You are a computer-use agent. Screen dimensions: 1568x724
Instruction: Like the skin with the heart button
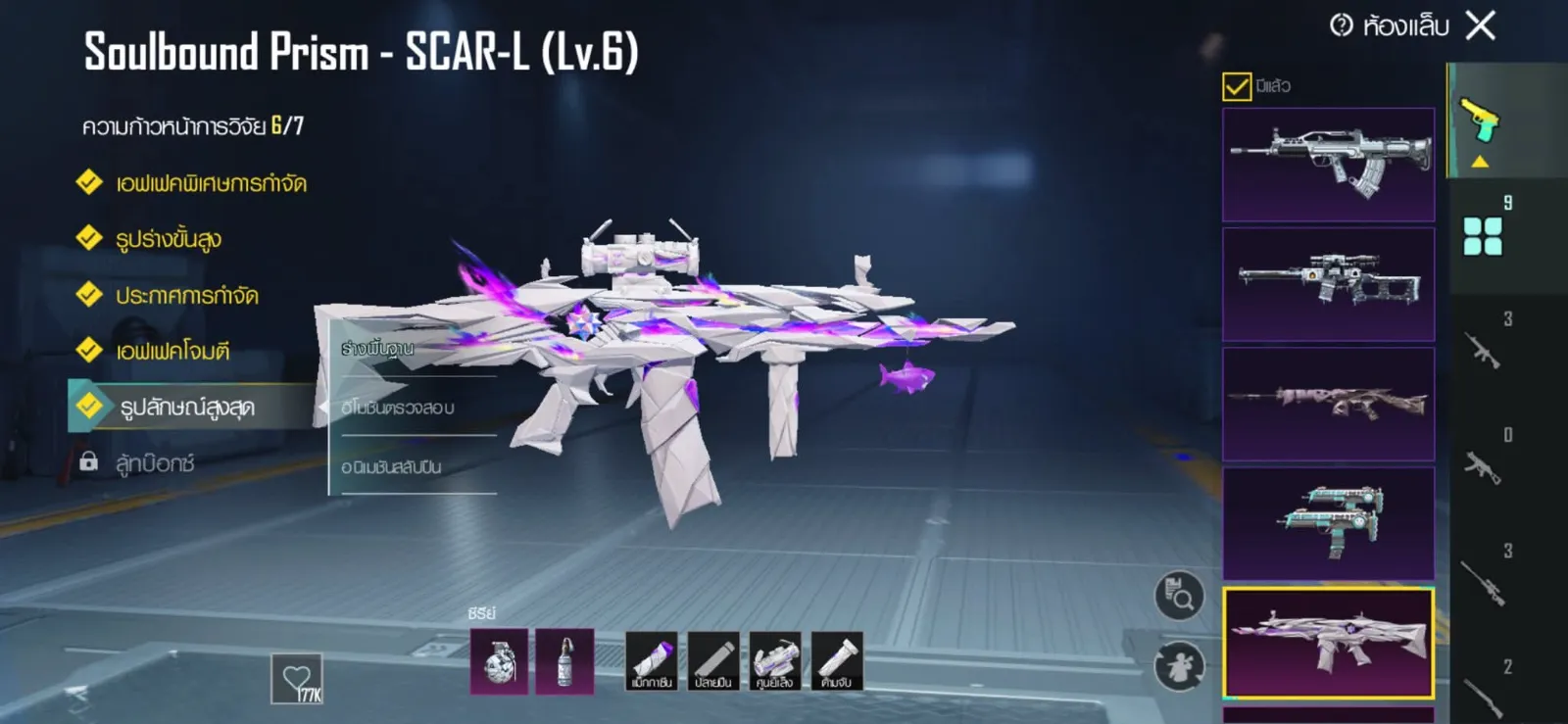(297, 678)
